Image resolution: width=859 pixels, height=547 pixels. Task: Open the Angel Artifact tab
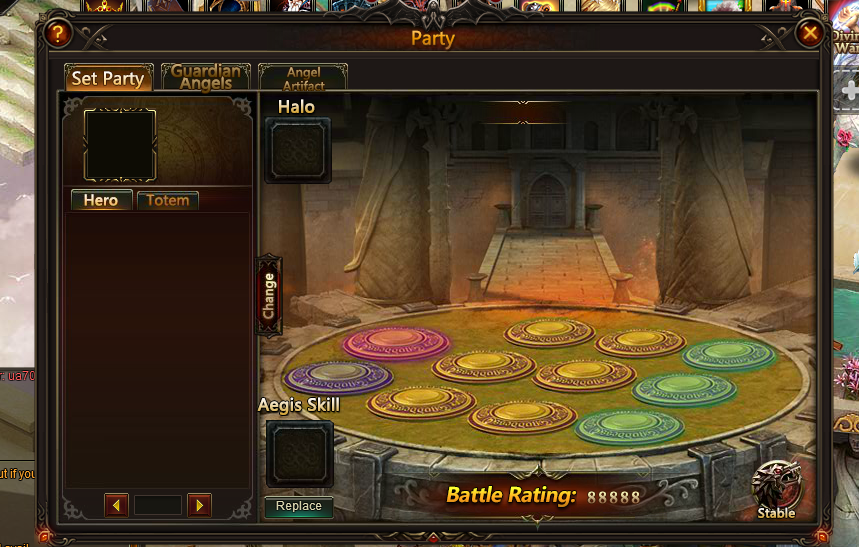click(303, 78)
